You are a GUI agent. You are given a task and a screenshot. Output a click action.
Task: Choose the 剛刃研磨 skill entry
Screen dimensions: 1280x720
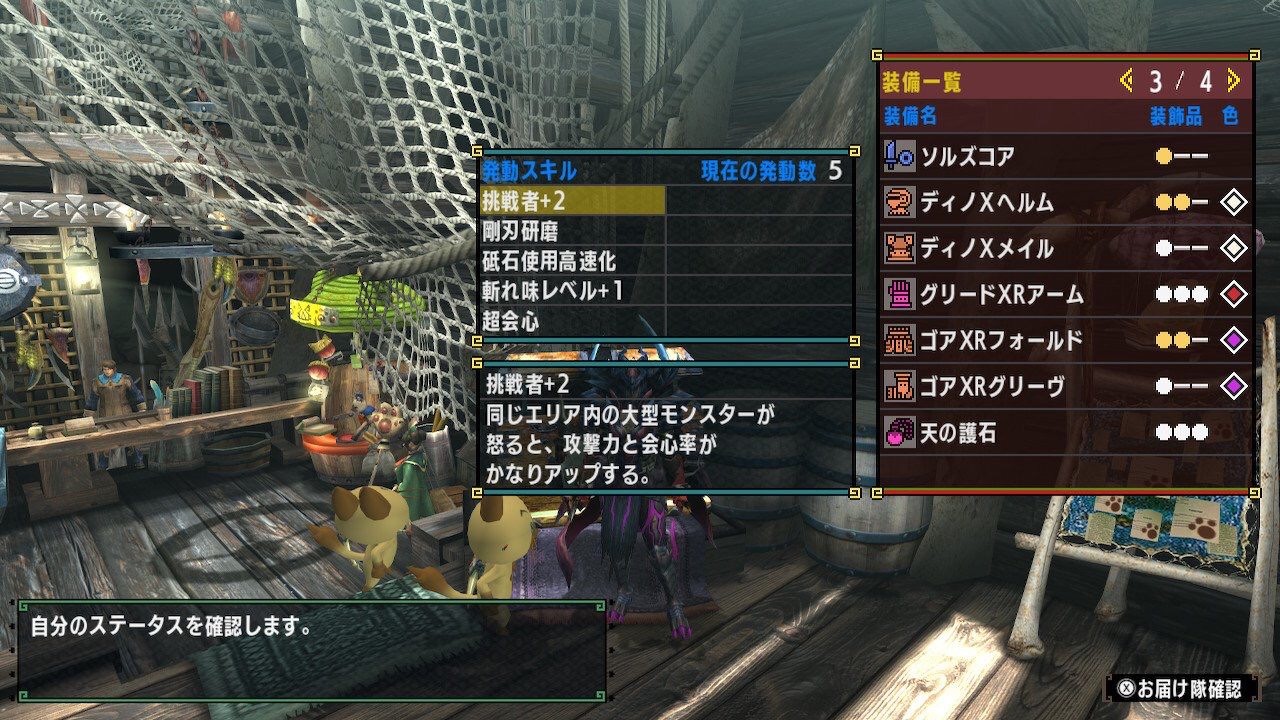572,231
